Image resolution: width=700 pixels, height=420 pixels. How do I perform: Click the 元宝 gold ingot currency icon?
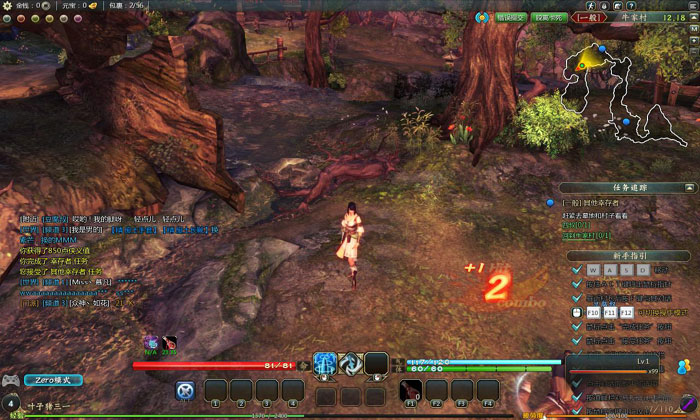coord(91,5)
